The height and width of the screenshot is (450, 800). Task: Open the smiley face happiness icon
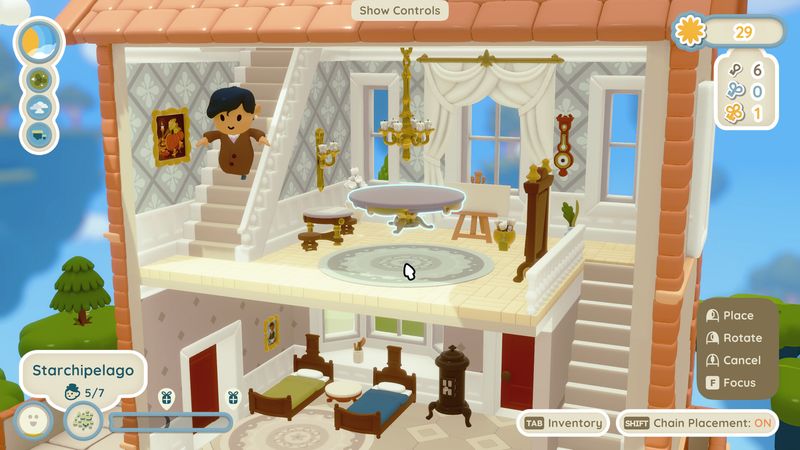tap(34, 420)
